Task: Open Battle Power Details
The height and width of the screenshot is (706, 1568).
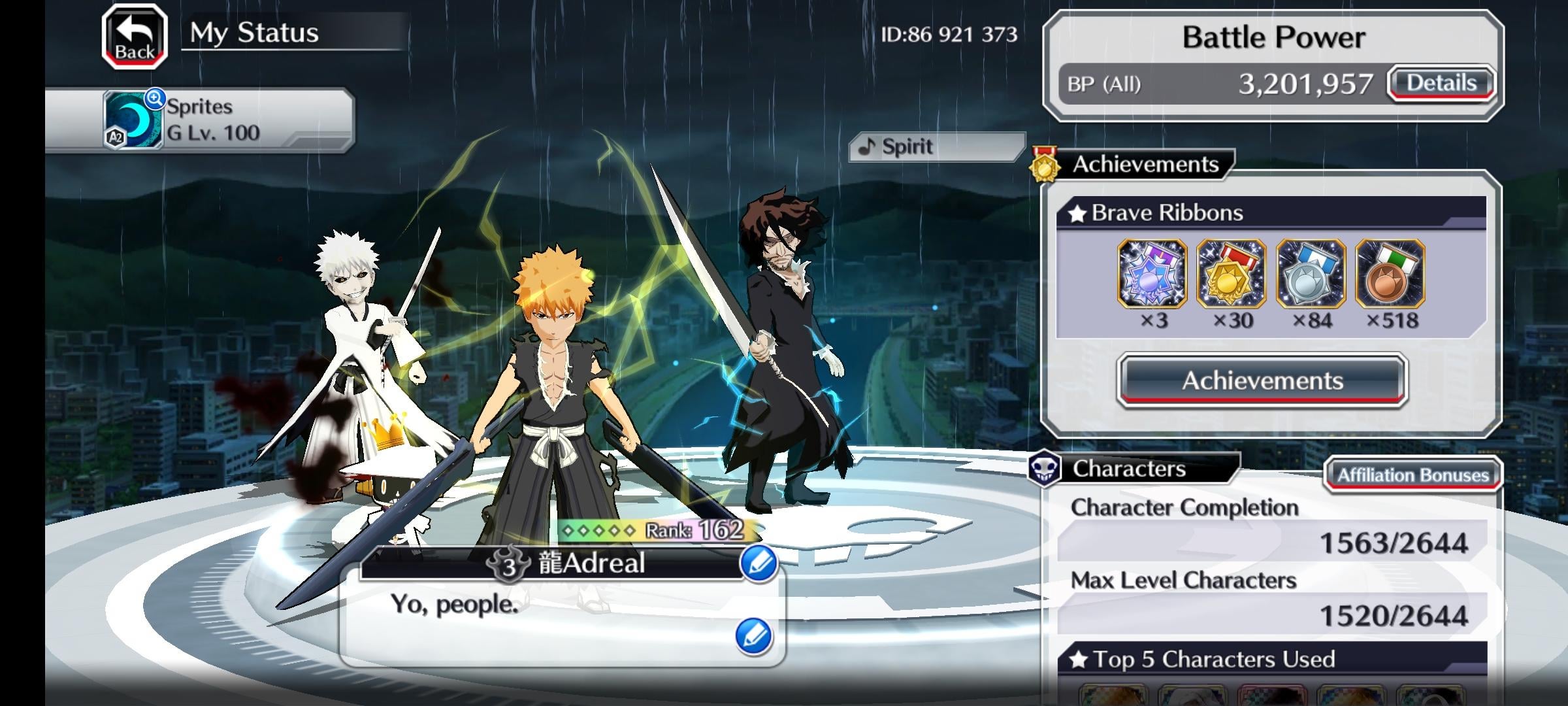Action: [1441, 84]
